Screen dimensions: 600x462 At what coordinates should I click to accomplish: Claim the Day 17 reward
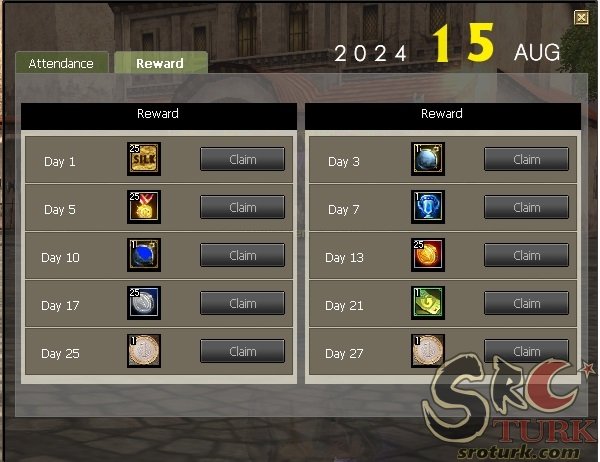(x=242, y=304)
